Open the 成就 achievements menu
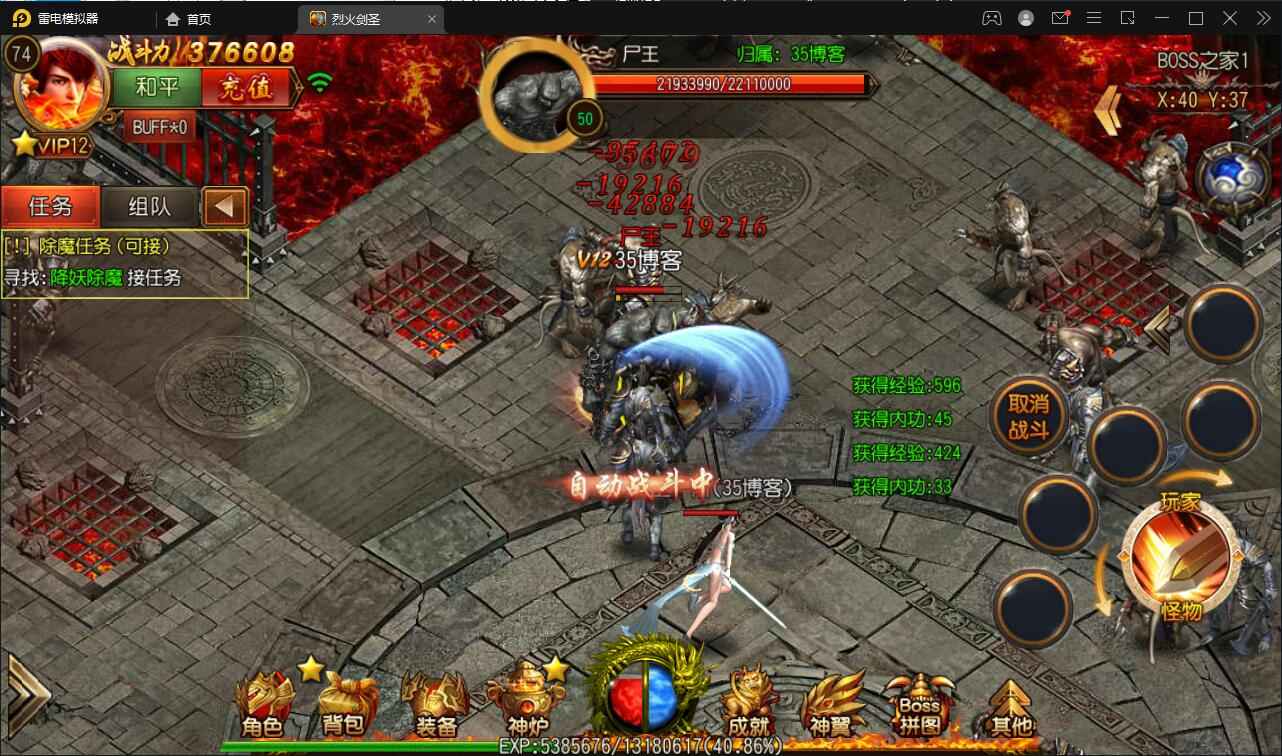This screenshot has width=1282, height=756. tap(750, 704)
